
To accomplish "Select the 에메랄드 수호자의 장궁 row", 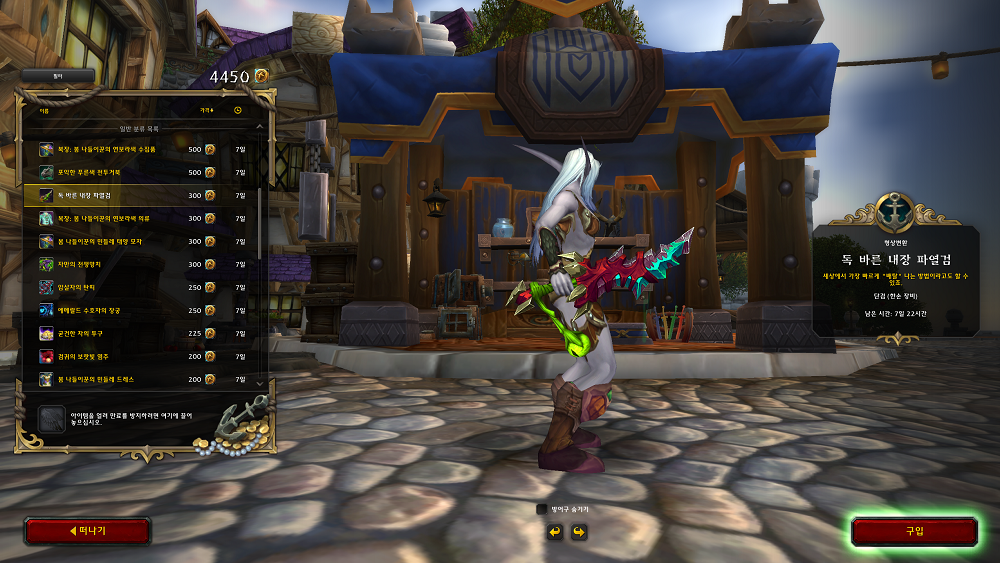I will 140,310.
